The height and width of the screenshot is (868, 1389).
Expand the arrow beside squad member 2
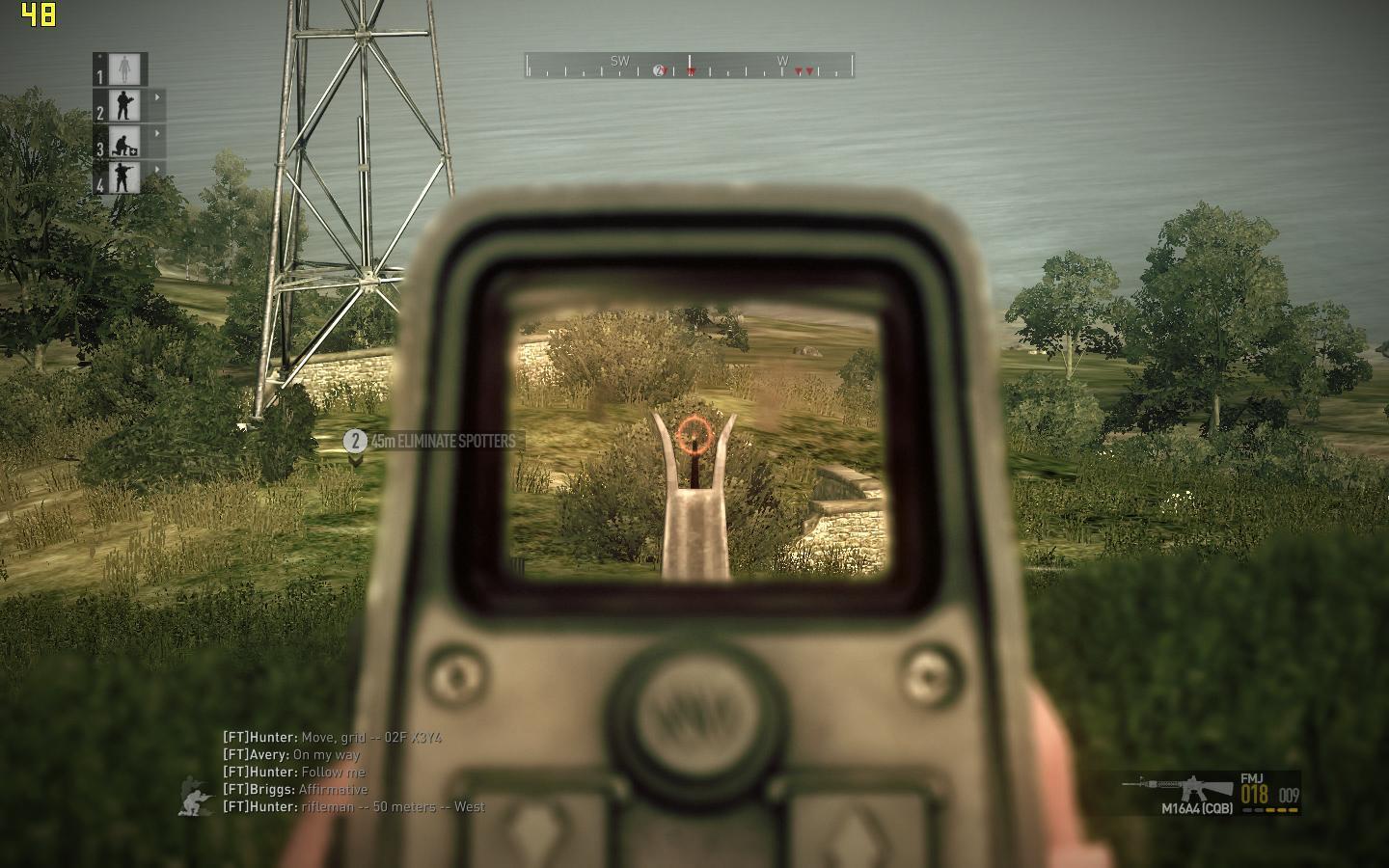[157, 97]
